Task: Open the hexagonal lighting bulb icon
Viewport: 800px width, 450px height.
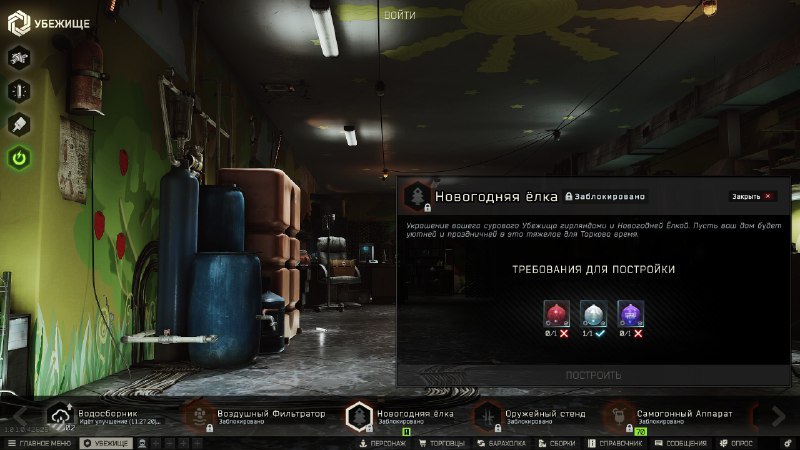Action: point(19,90)
